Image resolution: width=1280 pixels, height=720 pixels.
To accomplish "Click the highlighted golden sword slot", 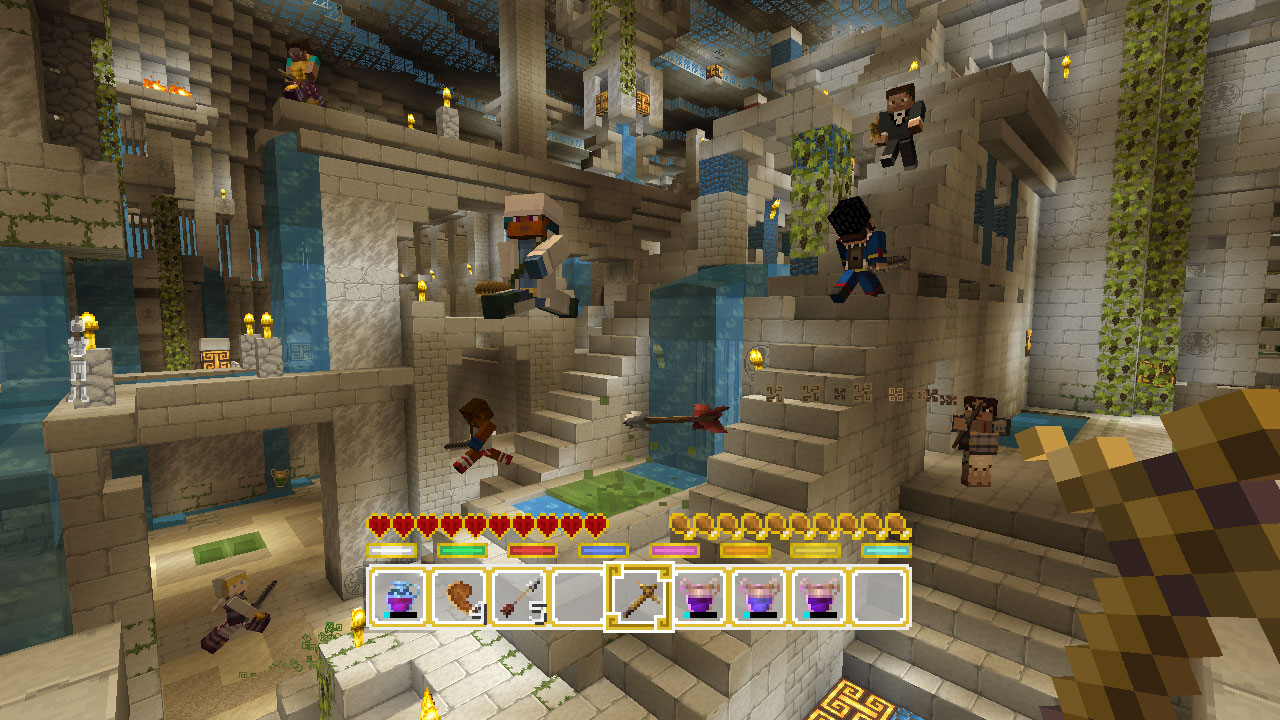I will click(x=640, y=597).
